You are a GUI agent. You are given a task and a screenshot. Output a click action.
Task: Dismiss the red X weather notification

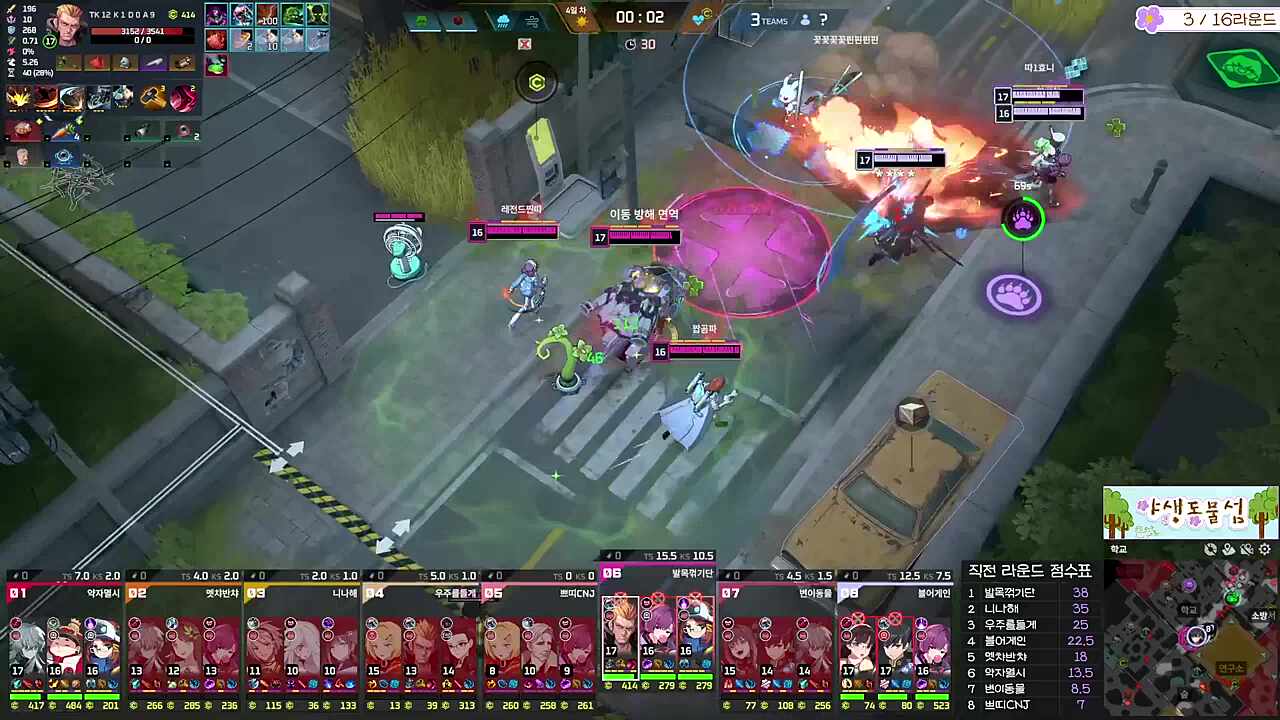click(524, 43)
